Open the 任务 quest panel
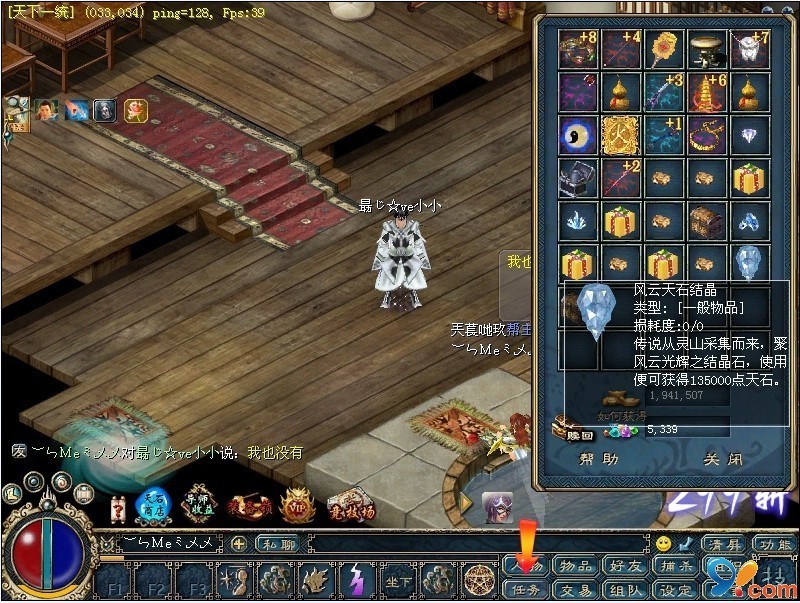Viewport: 800px width, 603px height. (x=526, y=590)
